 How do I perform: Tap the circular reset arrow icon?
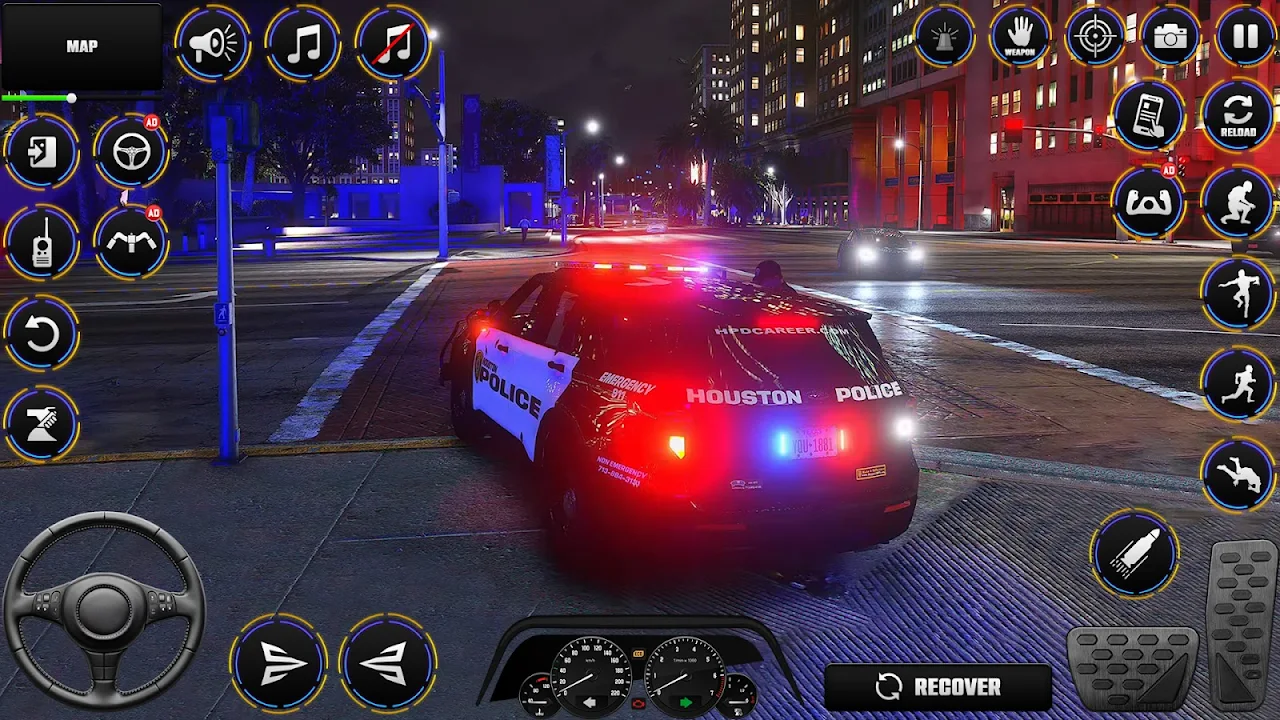(41, 334)
